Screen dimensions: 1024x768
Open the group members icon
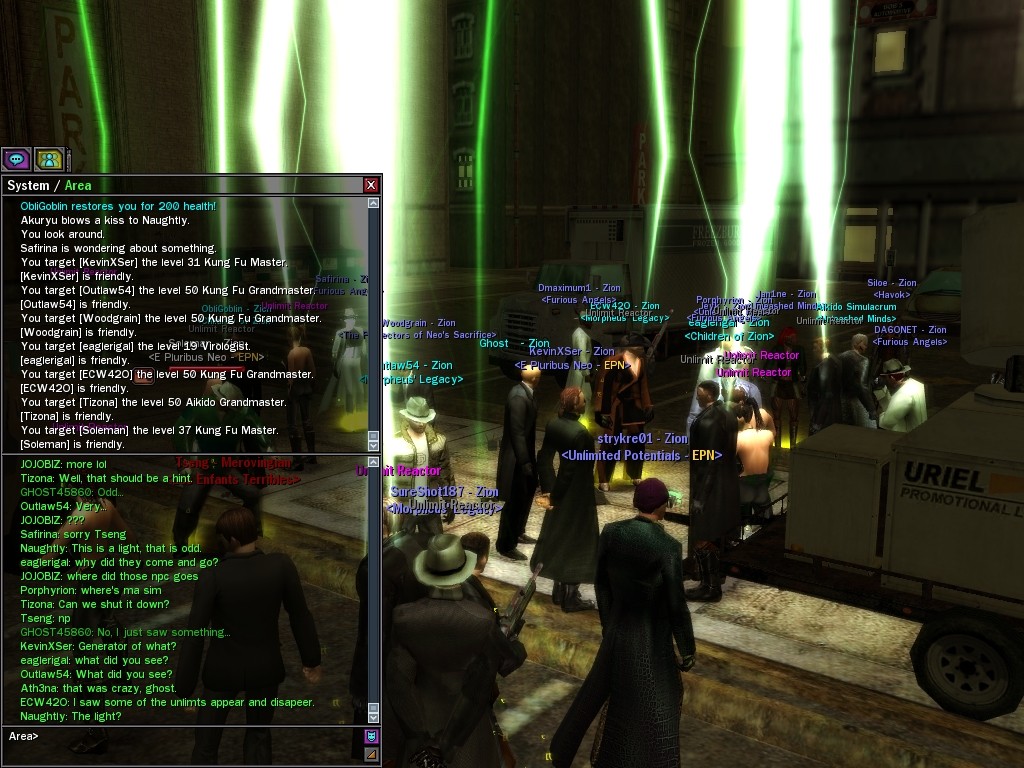pos(49,158)
